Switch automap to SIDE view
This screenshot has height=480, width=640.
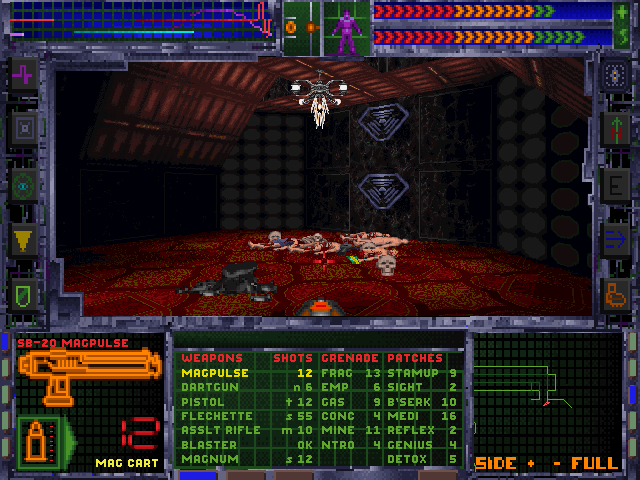click(495, 464)
